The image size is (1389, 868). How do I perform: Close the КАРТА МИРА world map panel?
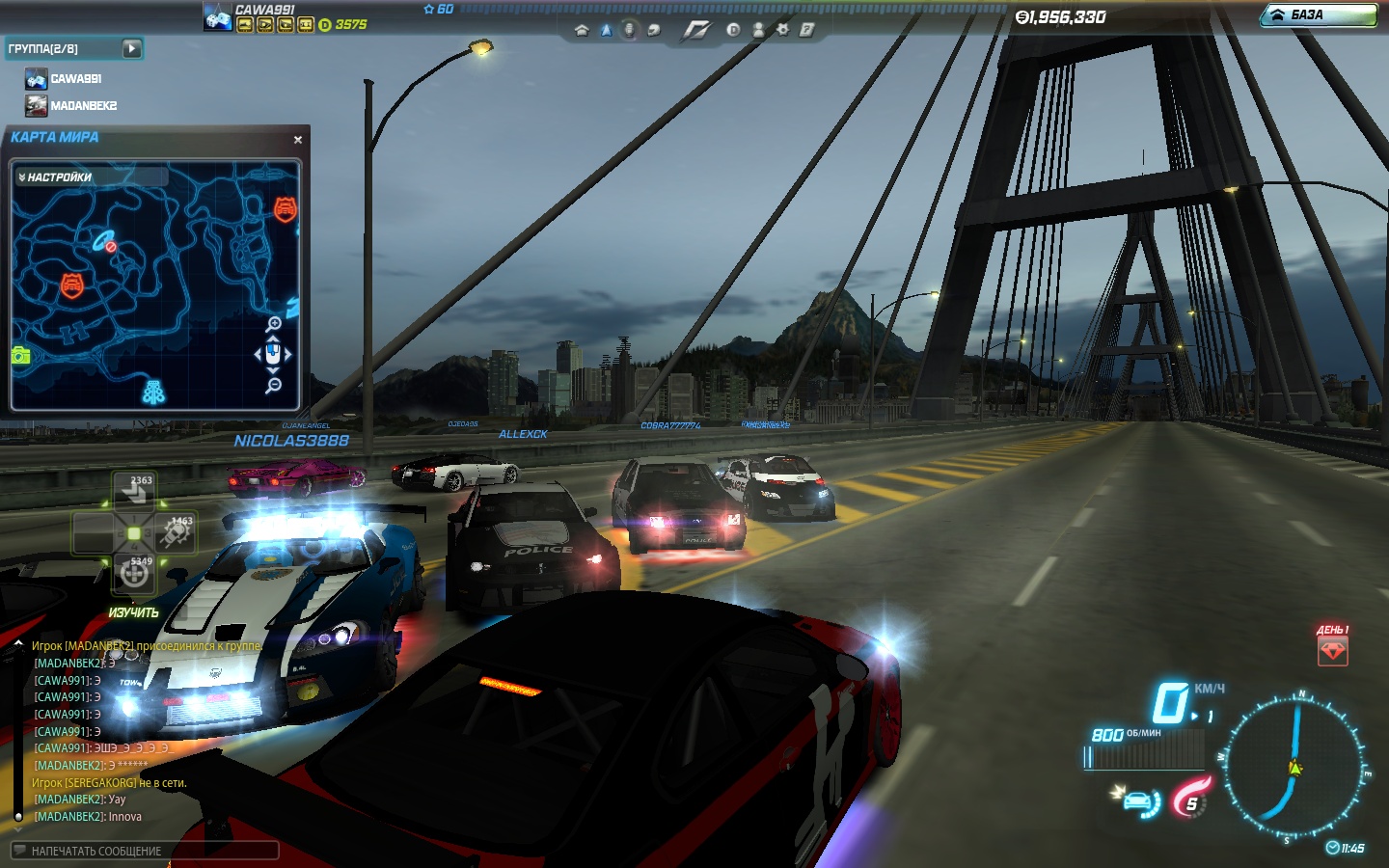(x=298, y=140)
